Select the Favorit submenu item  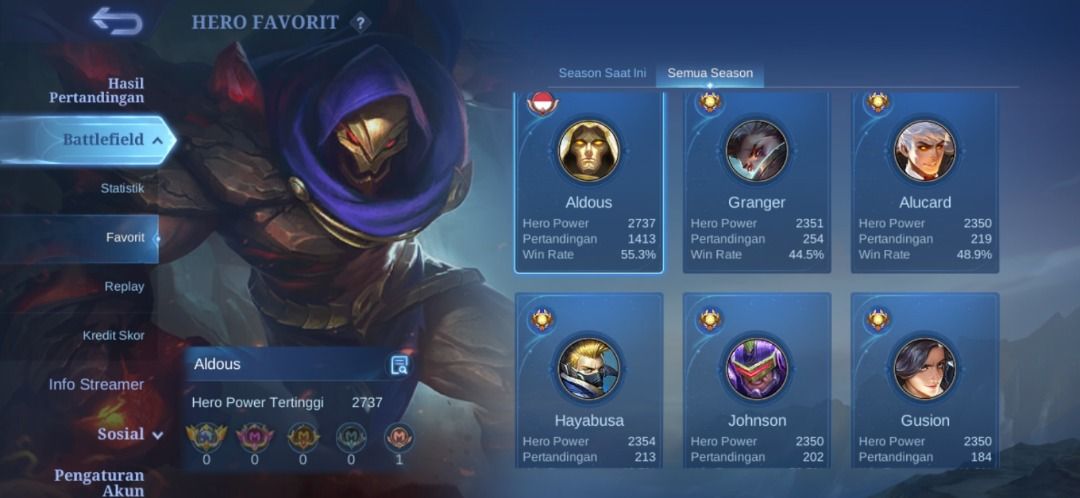[x=125, y=238]
